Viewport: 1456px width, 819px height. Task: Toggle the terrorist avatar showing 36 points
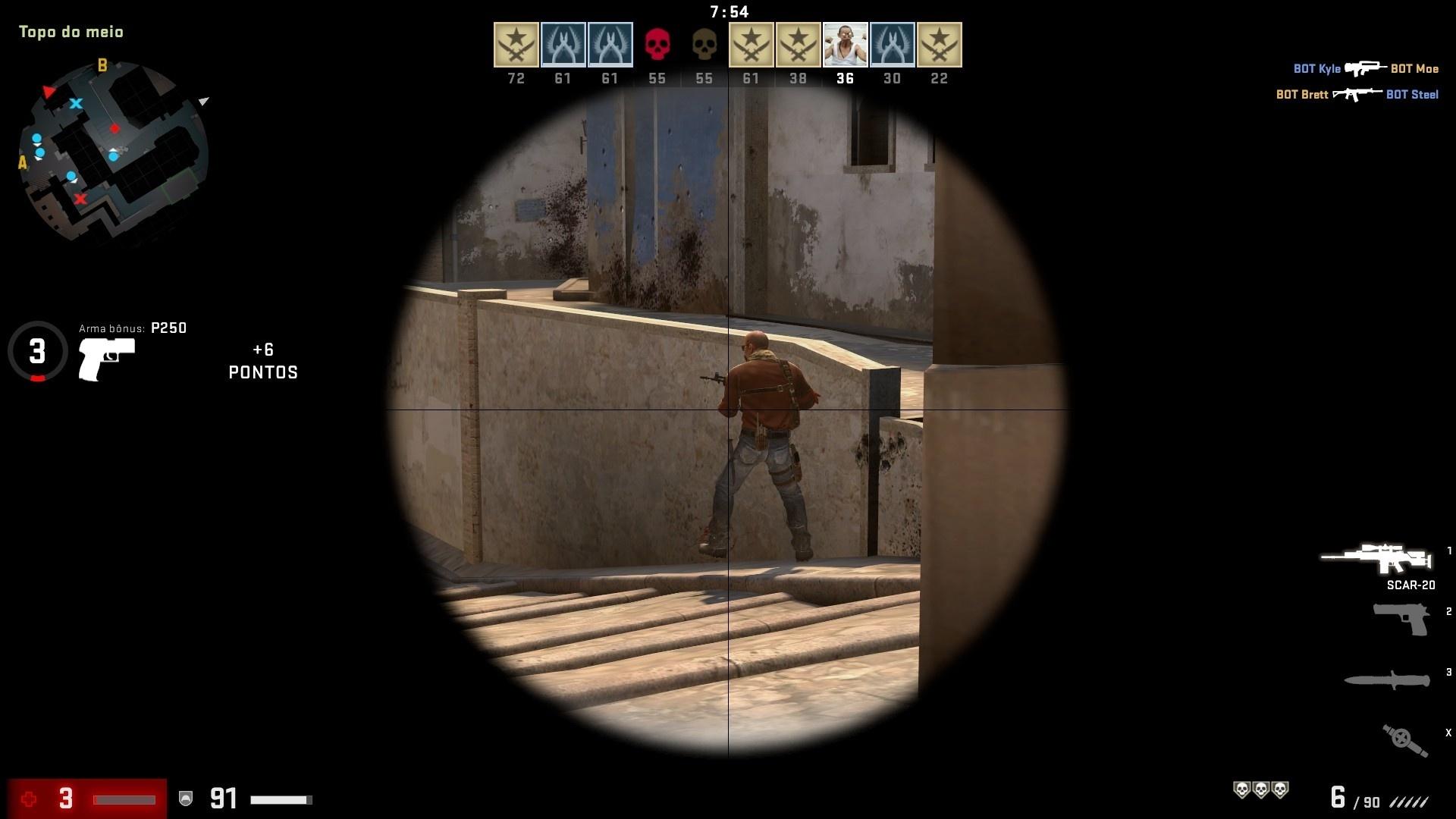tap(845, 44)
